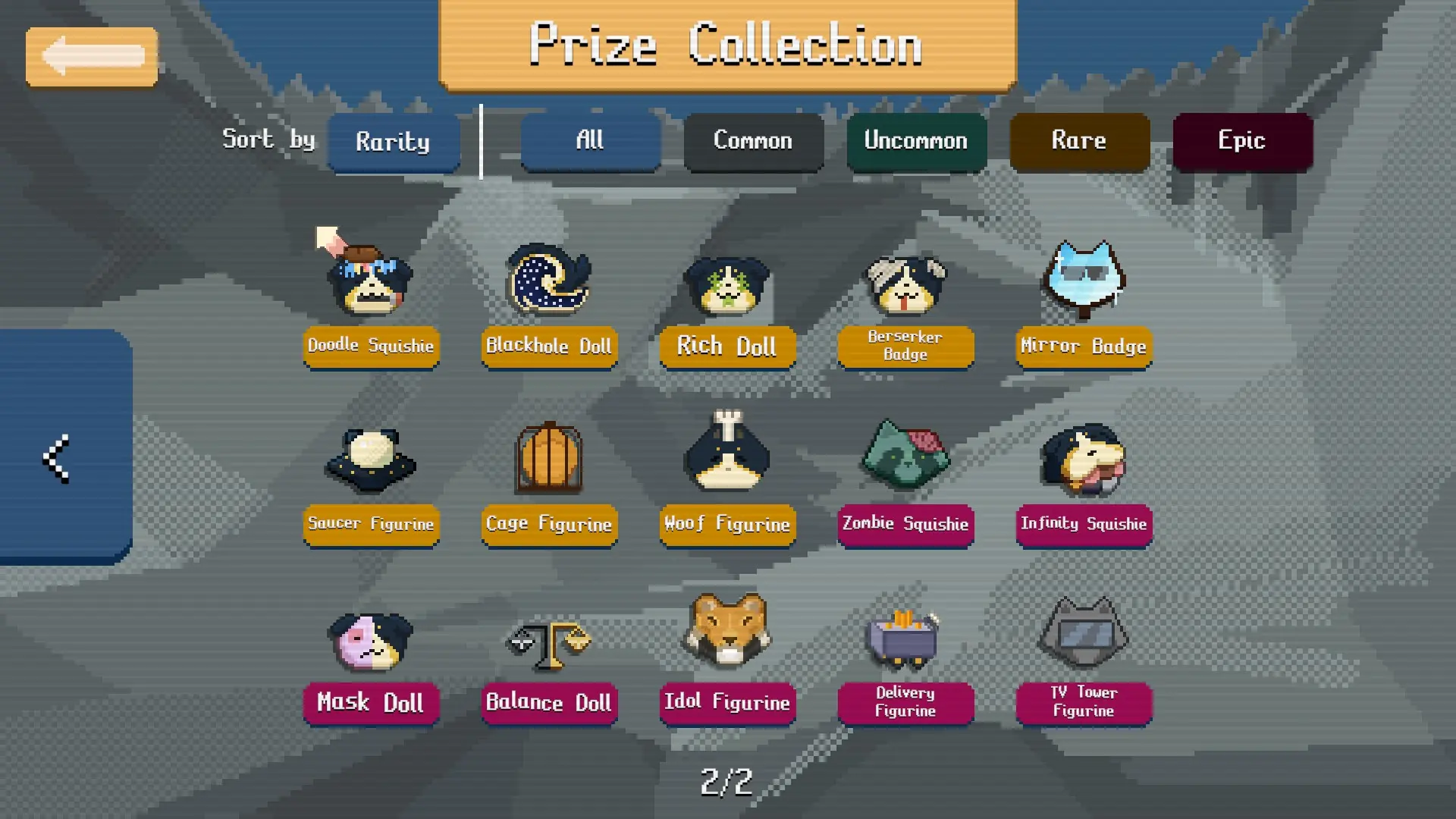
Task: Select the Blackhole Doll prize icon
Action: [x=548, y=281]
